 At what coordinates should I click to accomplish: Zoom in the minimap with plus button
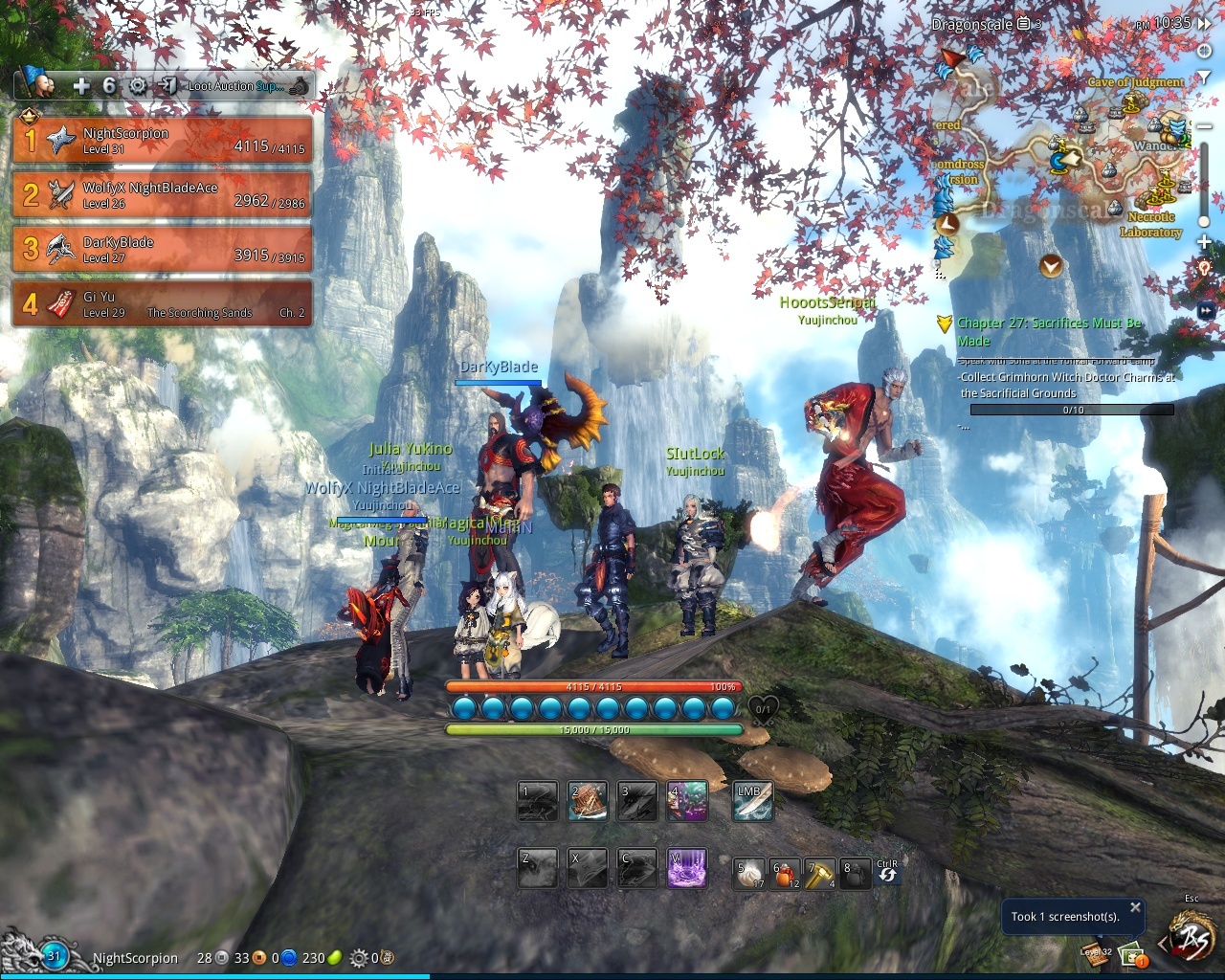pyautogui.click(x=1204, y=241)
